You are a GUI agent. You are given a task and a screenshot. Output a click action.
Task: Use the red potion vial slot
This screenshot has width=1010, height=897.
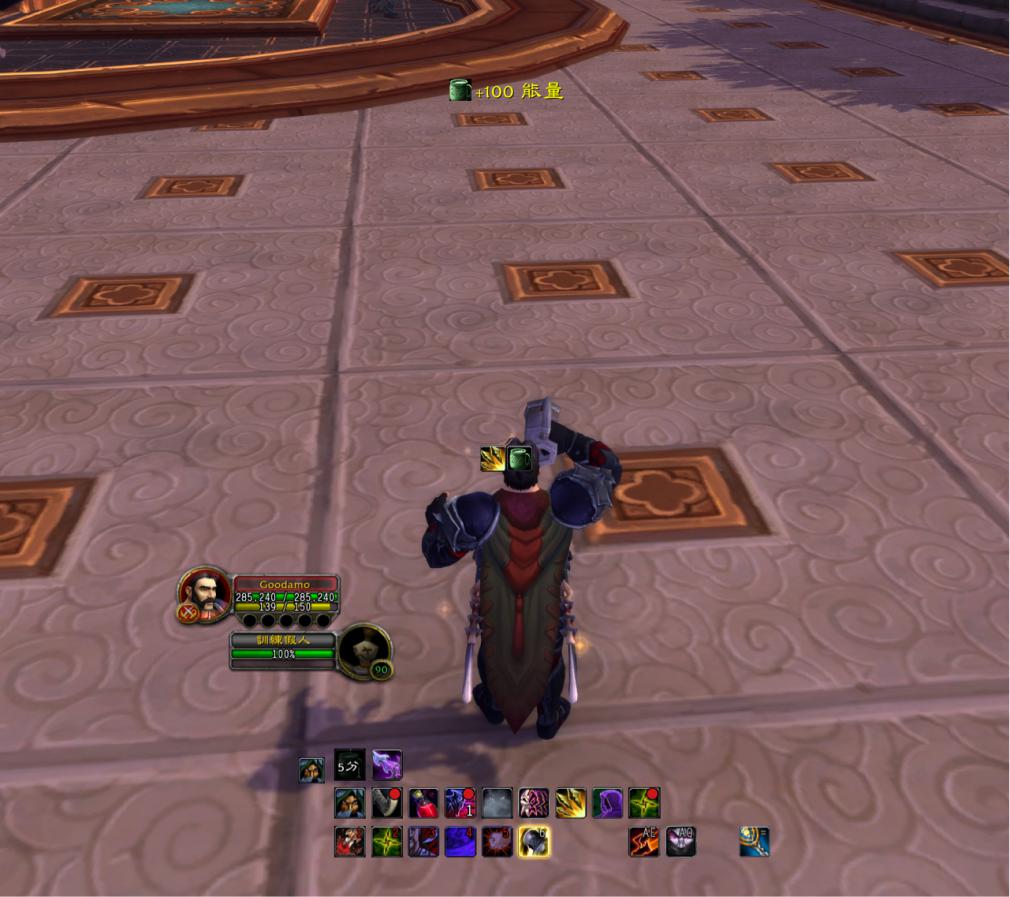point(423,803)
